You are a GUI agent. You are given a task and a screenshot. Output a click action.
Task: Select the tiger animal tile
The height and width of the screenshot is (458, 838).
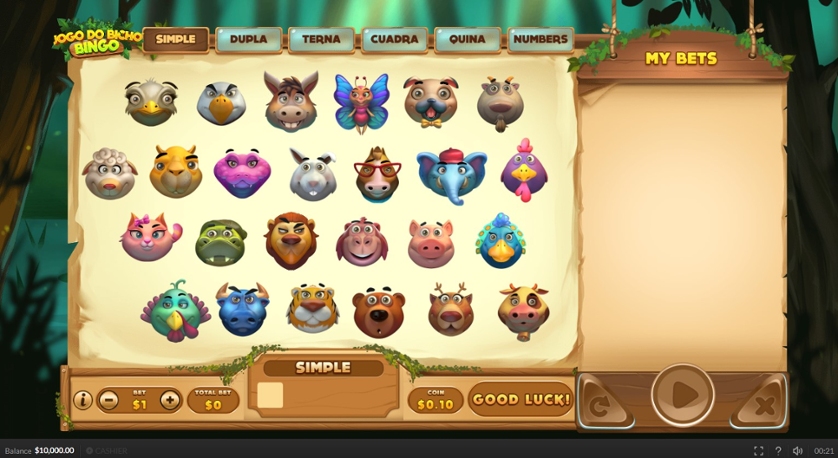(312, 307)
